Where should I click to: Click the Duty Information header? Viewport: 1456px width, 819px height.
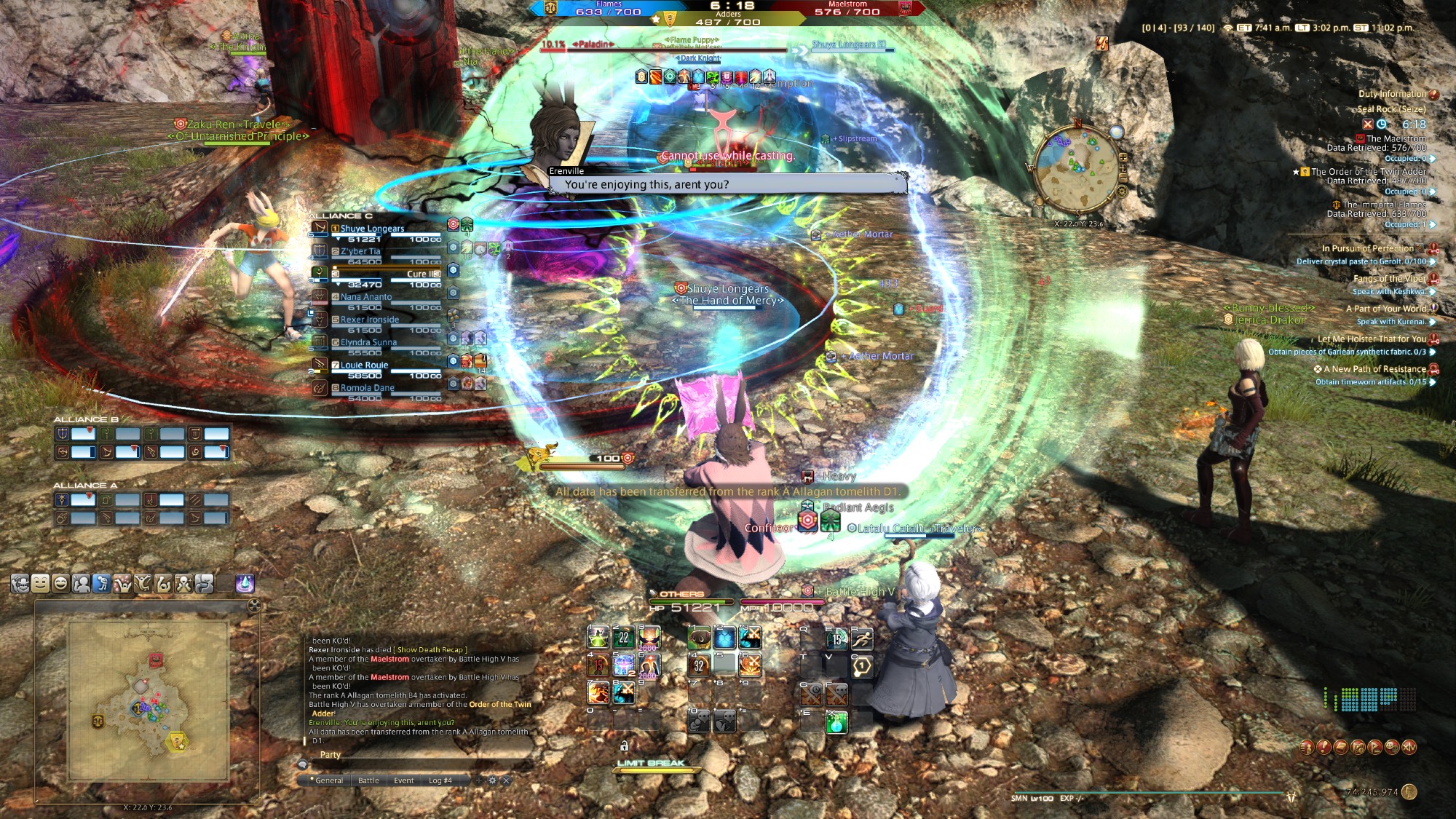click(x=1391, y=94)
